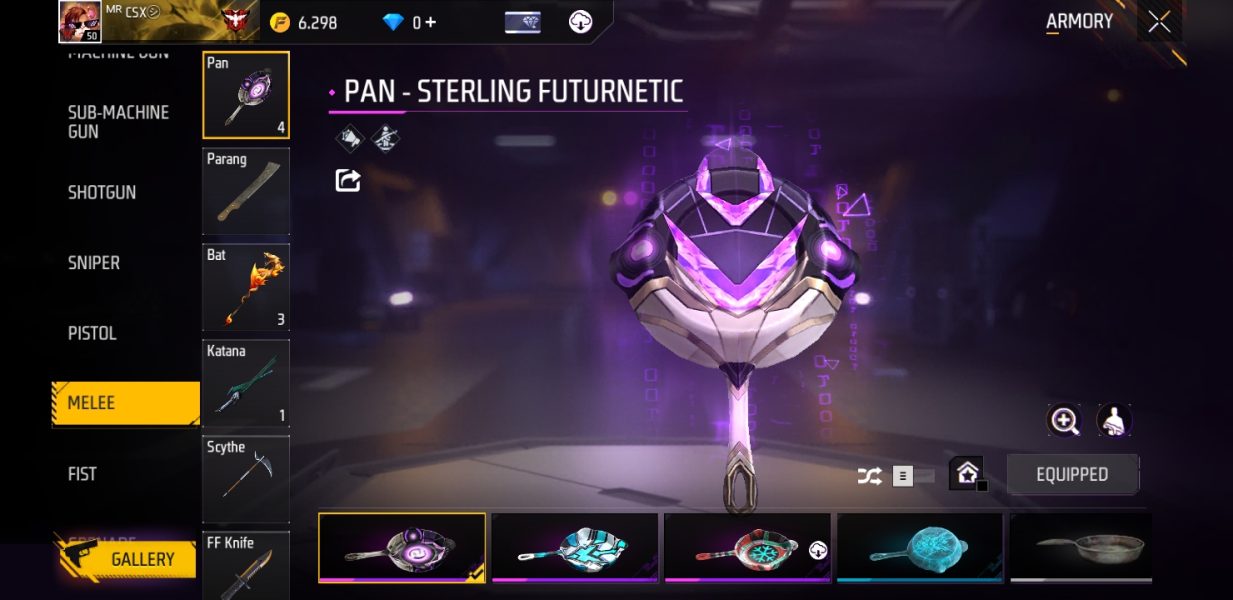Choose the Pistol category
This screenshot has height=600, width=1233.
tap(92, 333)
